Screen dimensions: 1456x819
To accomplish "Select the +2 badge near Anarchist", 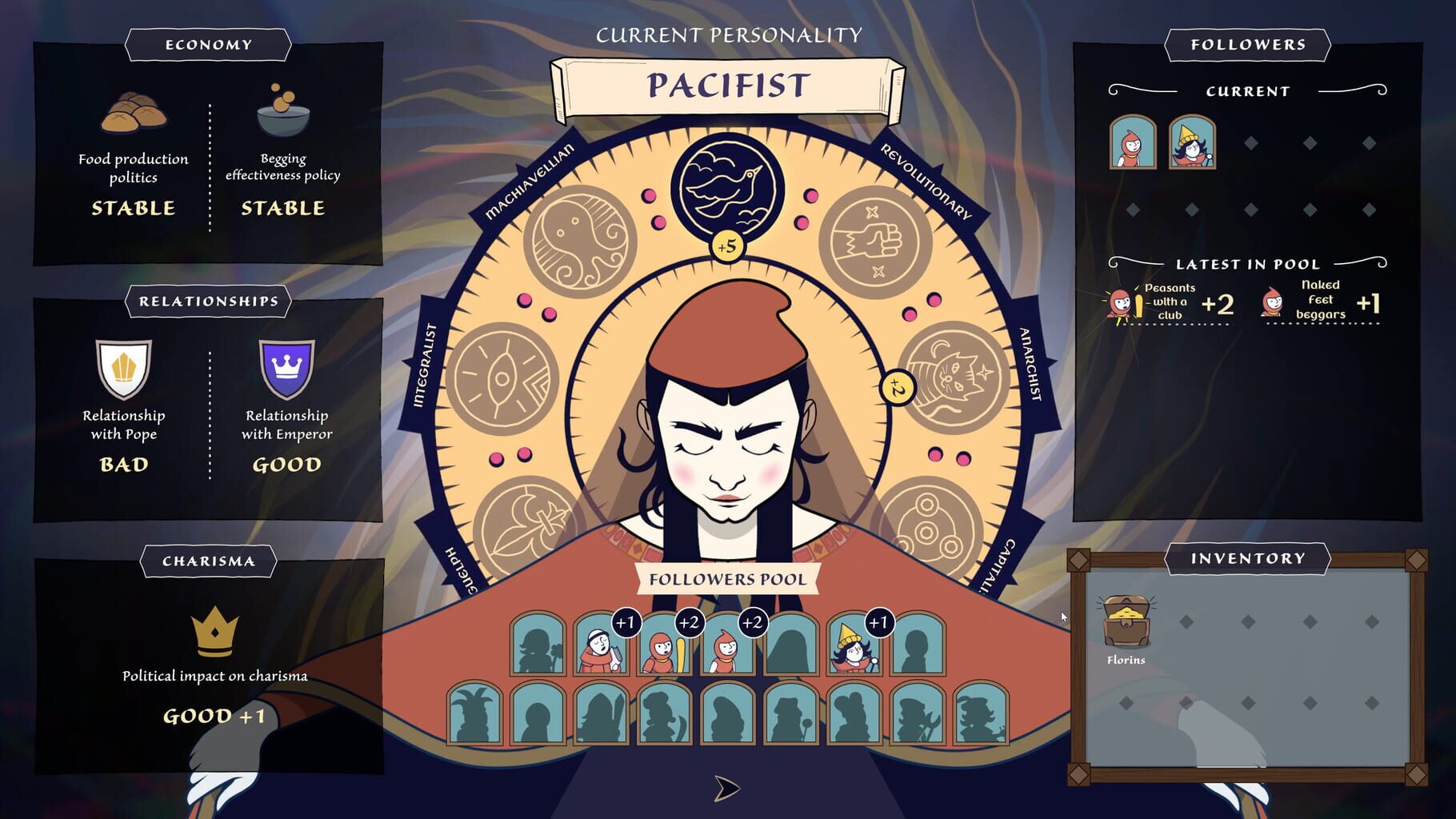I will point(898,388).
